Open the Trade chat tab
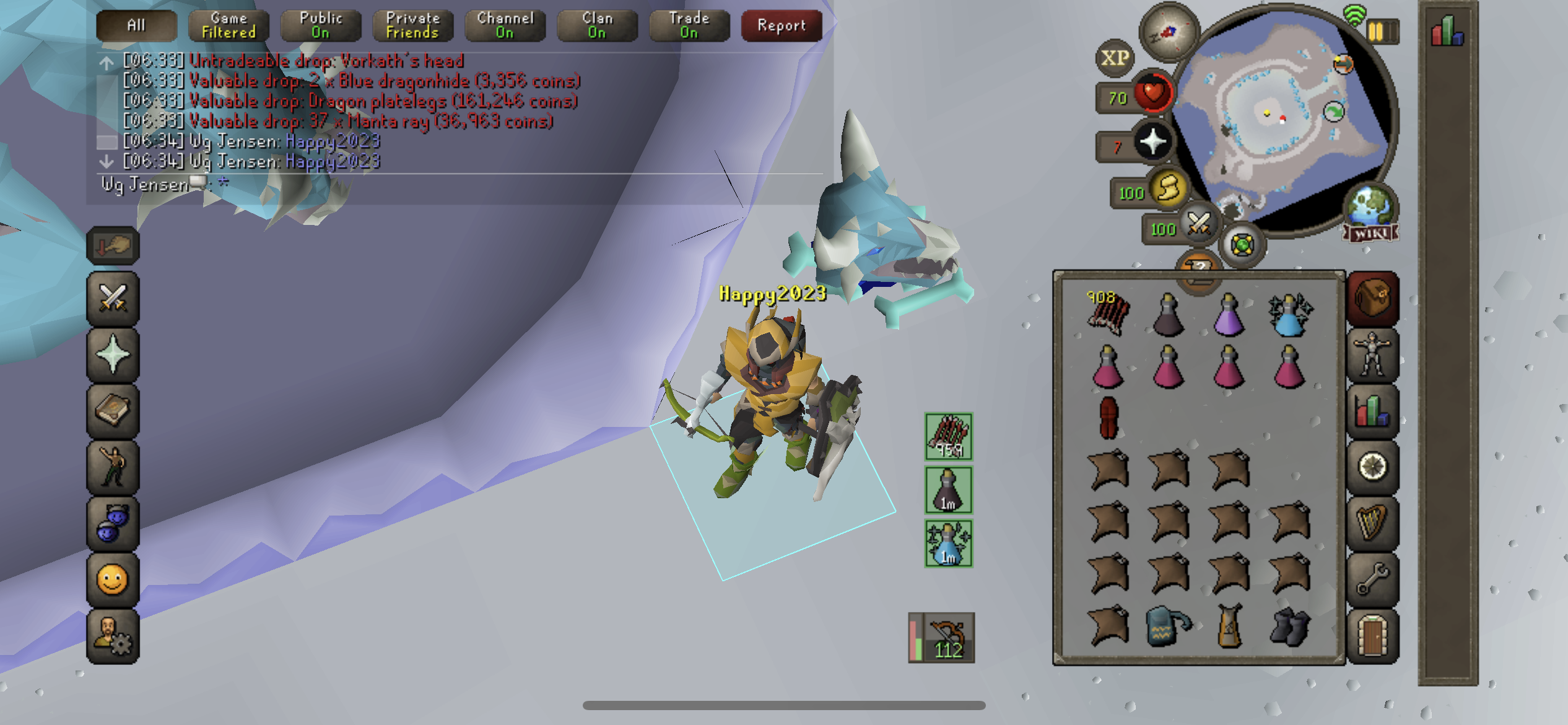Screen dimensions: 1568x725 [689, 25]
